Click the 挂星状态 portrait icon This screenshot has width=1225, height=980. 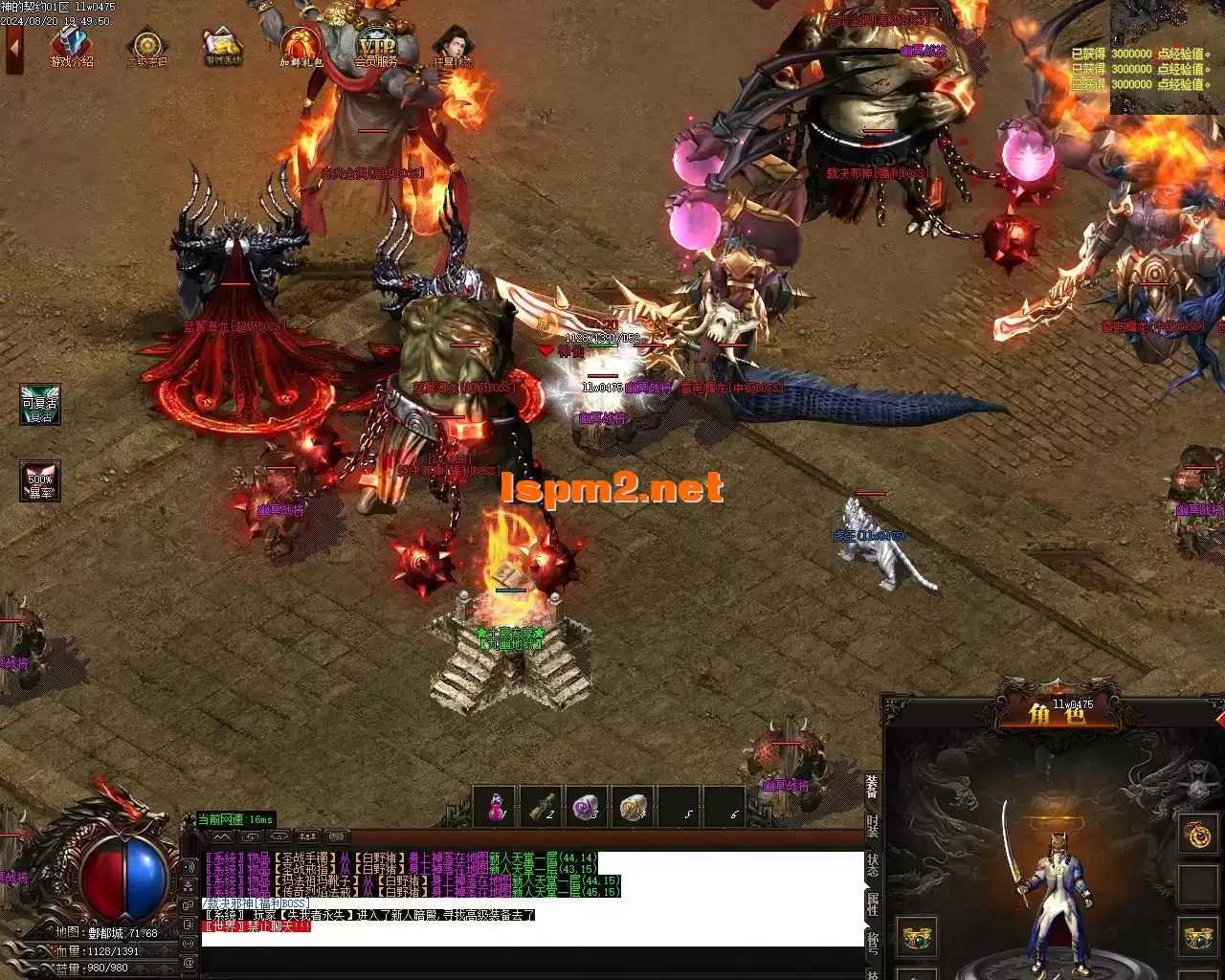[x=453, y=47]
